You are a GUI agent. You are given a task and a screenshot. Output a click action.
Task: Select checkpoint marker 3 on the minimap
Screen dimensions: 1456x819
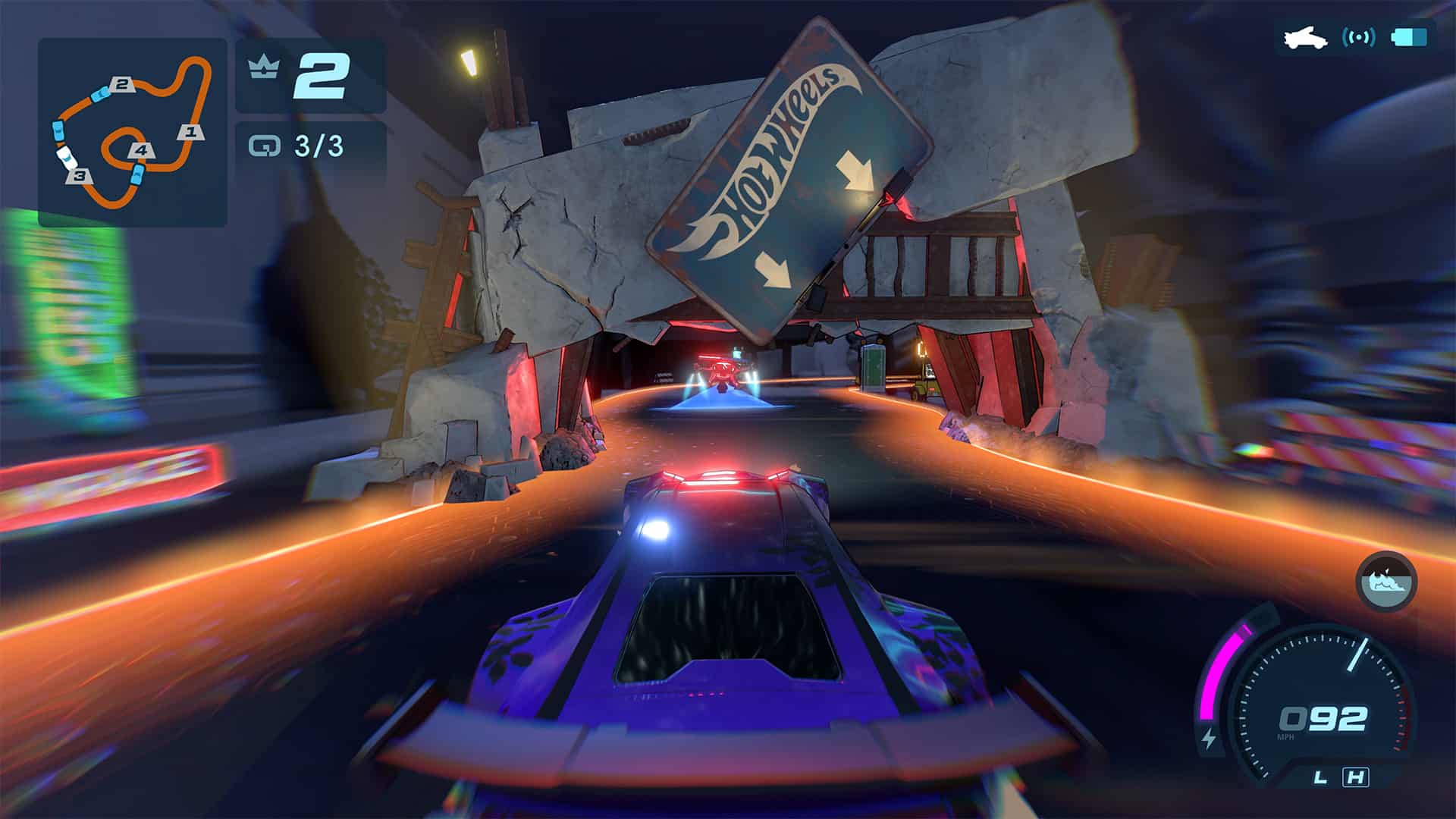point(80,177)
